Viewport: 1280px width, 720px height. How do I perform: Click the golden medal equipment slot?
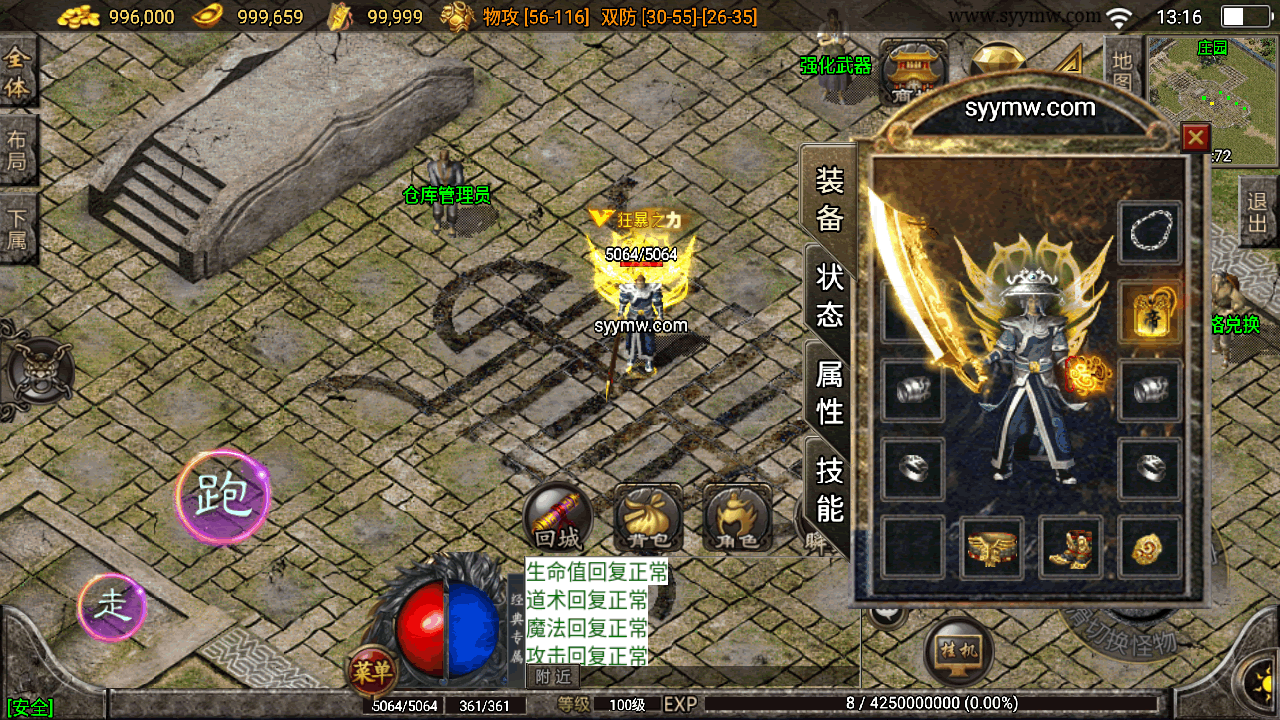(x=1150, y=312)
